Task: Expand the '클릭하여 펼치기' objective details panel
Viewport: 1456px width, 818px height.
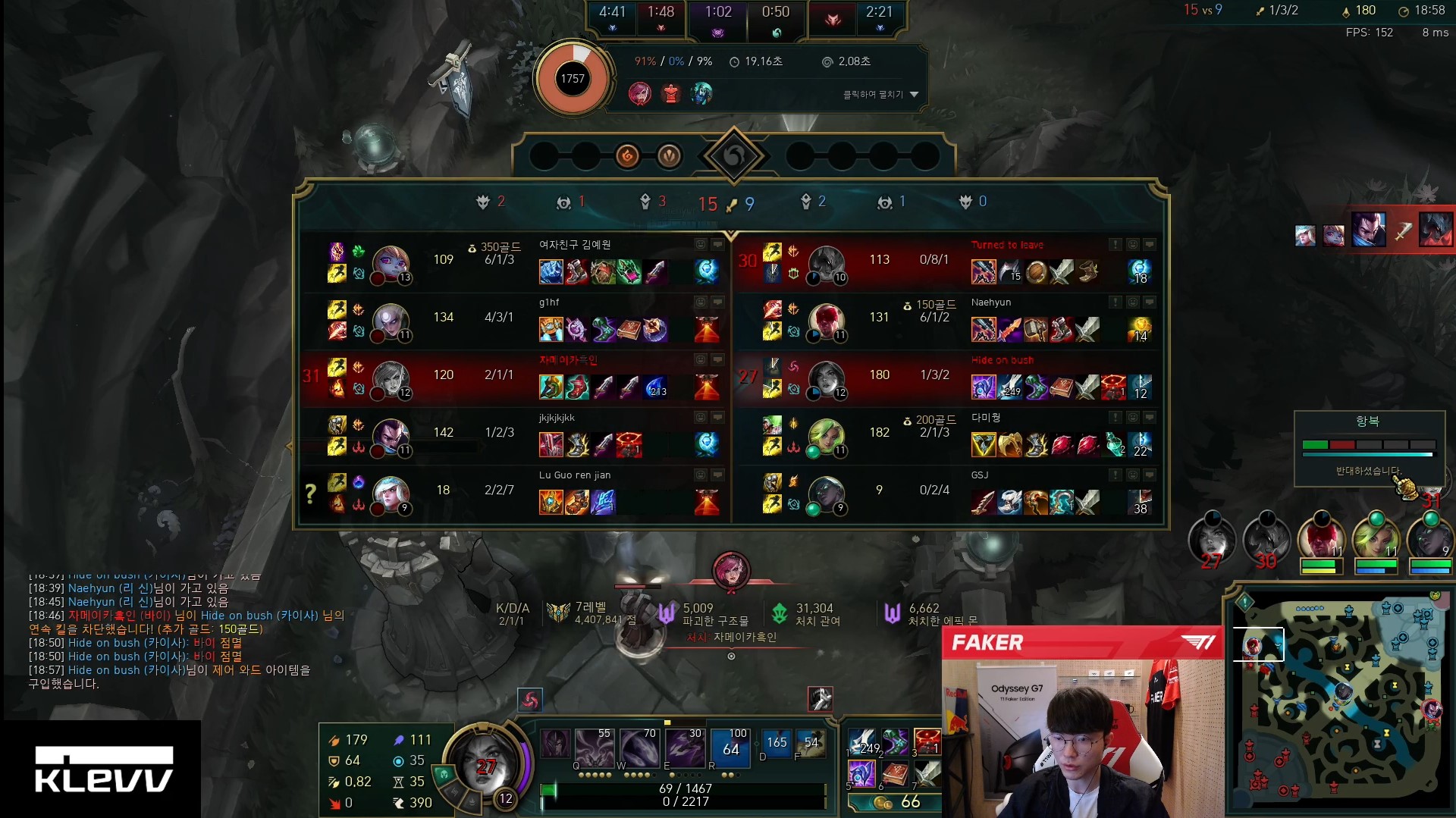Action: 876,93
